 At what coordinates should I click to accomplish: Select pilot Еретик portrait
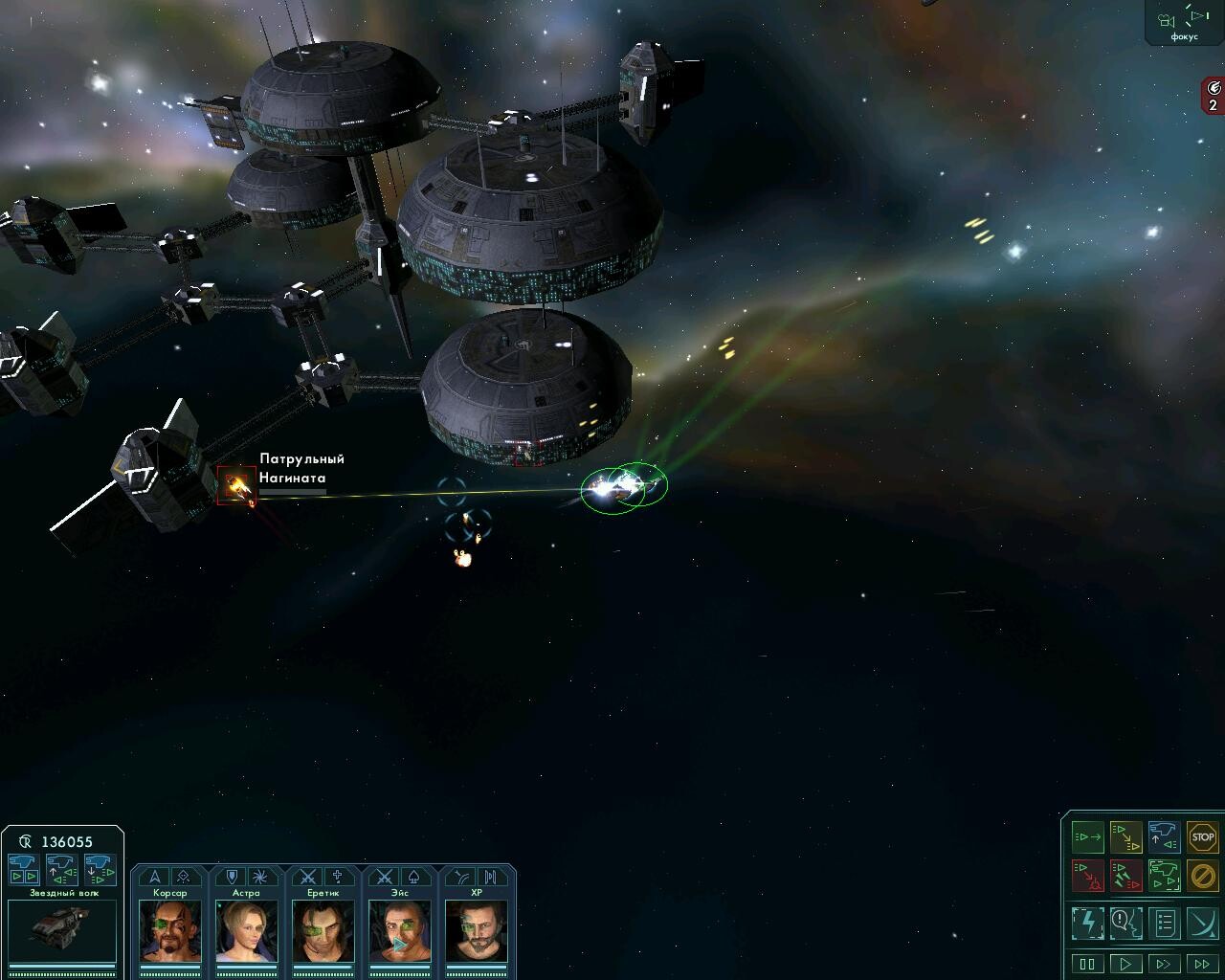(323, 929)
